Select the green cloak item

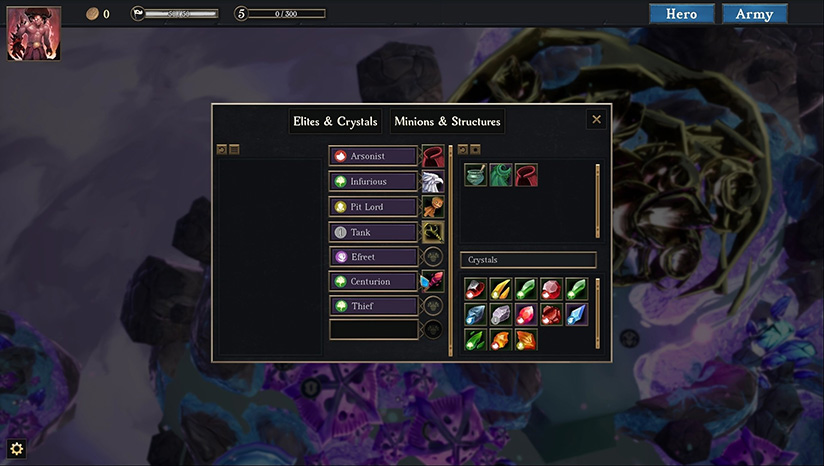[501, 175]
